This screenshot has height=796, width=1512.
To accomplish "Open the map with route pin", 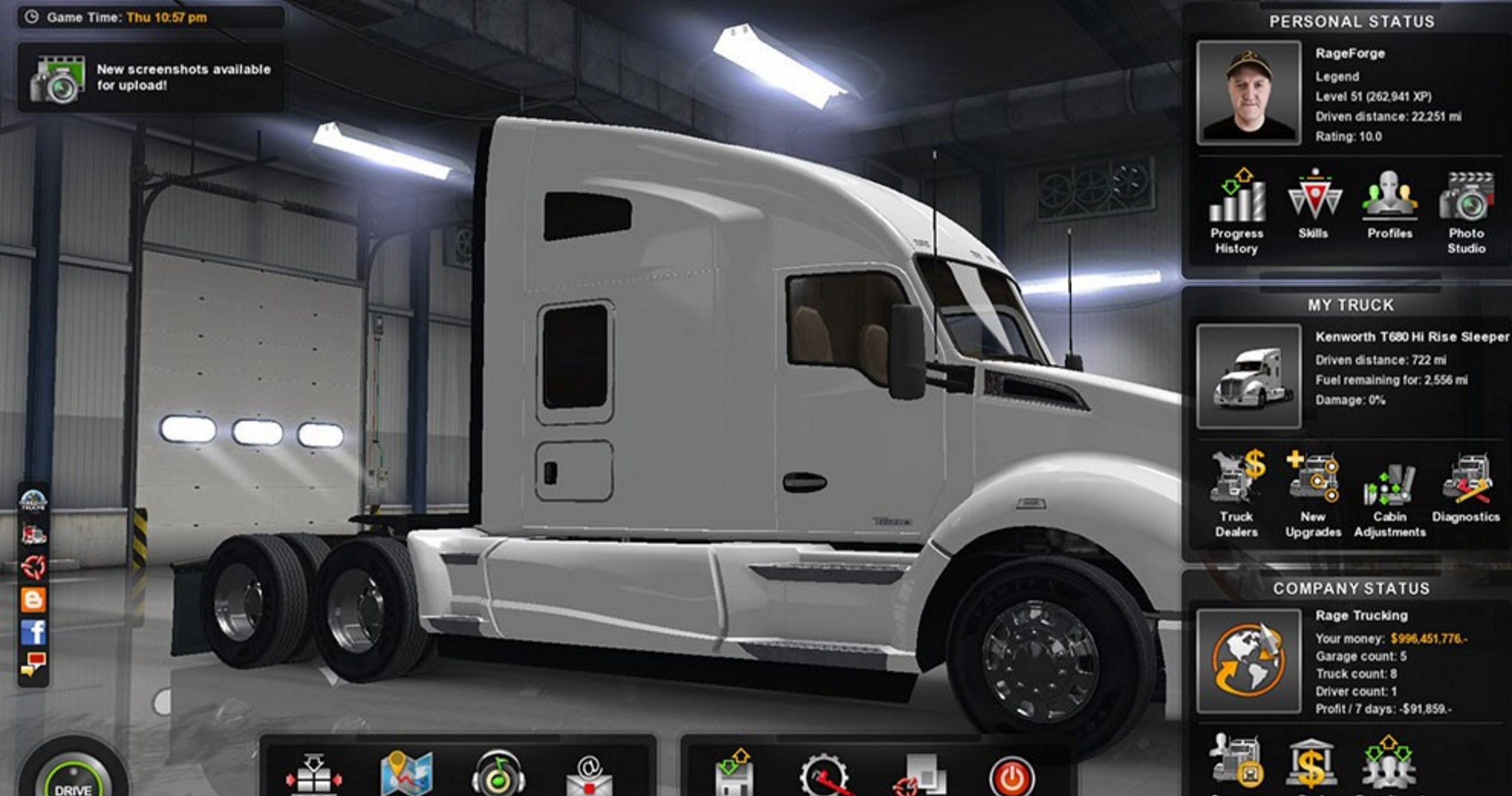I will (406, 774).
